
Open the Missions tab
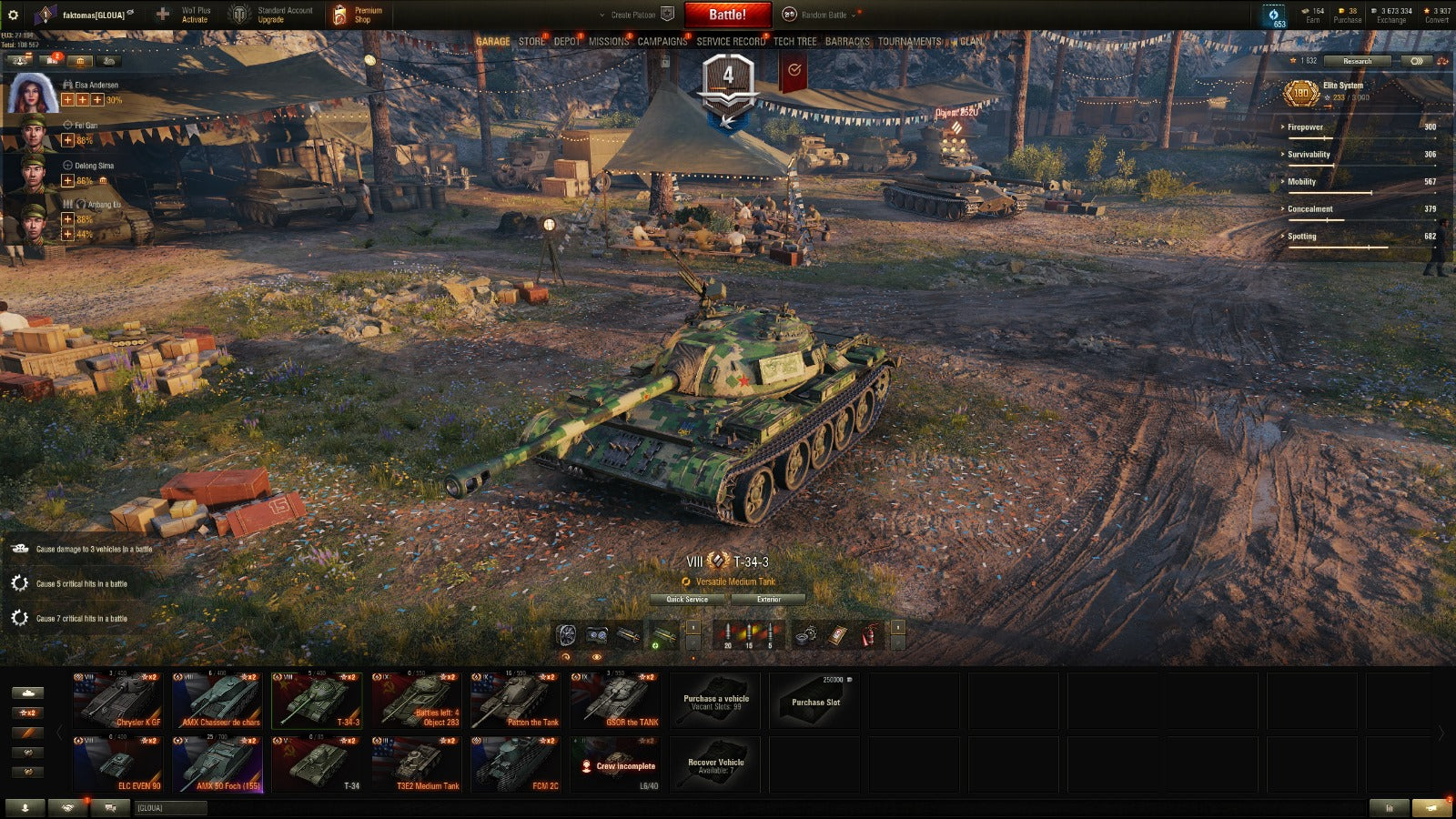pos(608,42)
